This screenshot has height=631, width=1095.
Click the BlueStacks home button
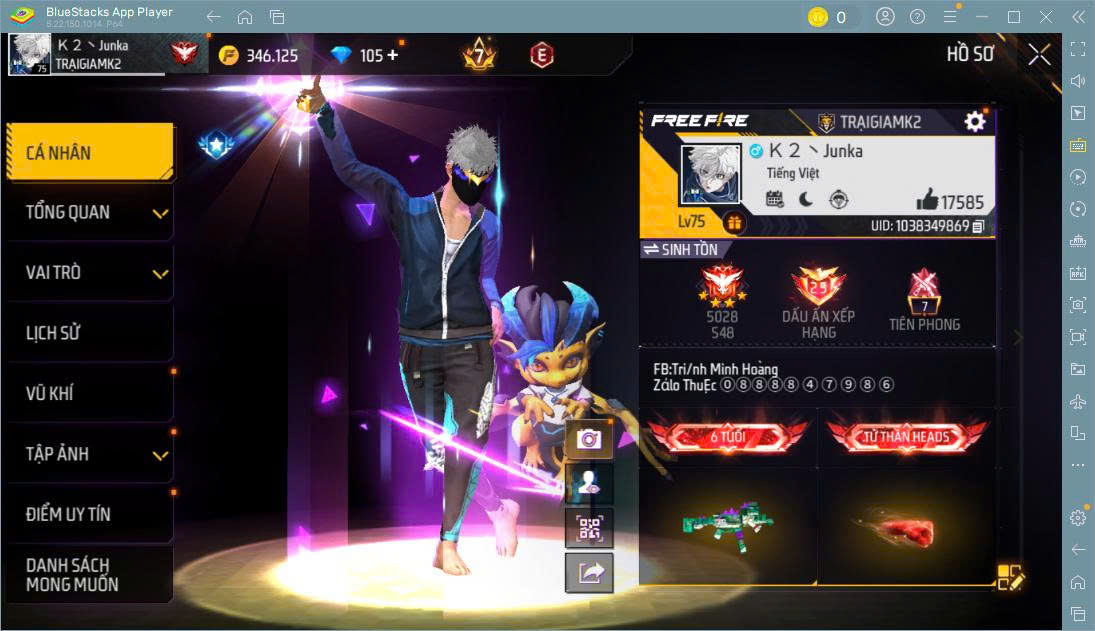(245, 17)
